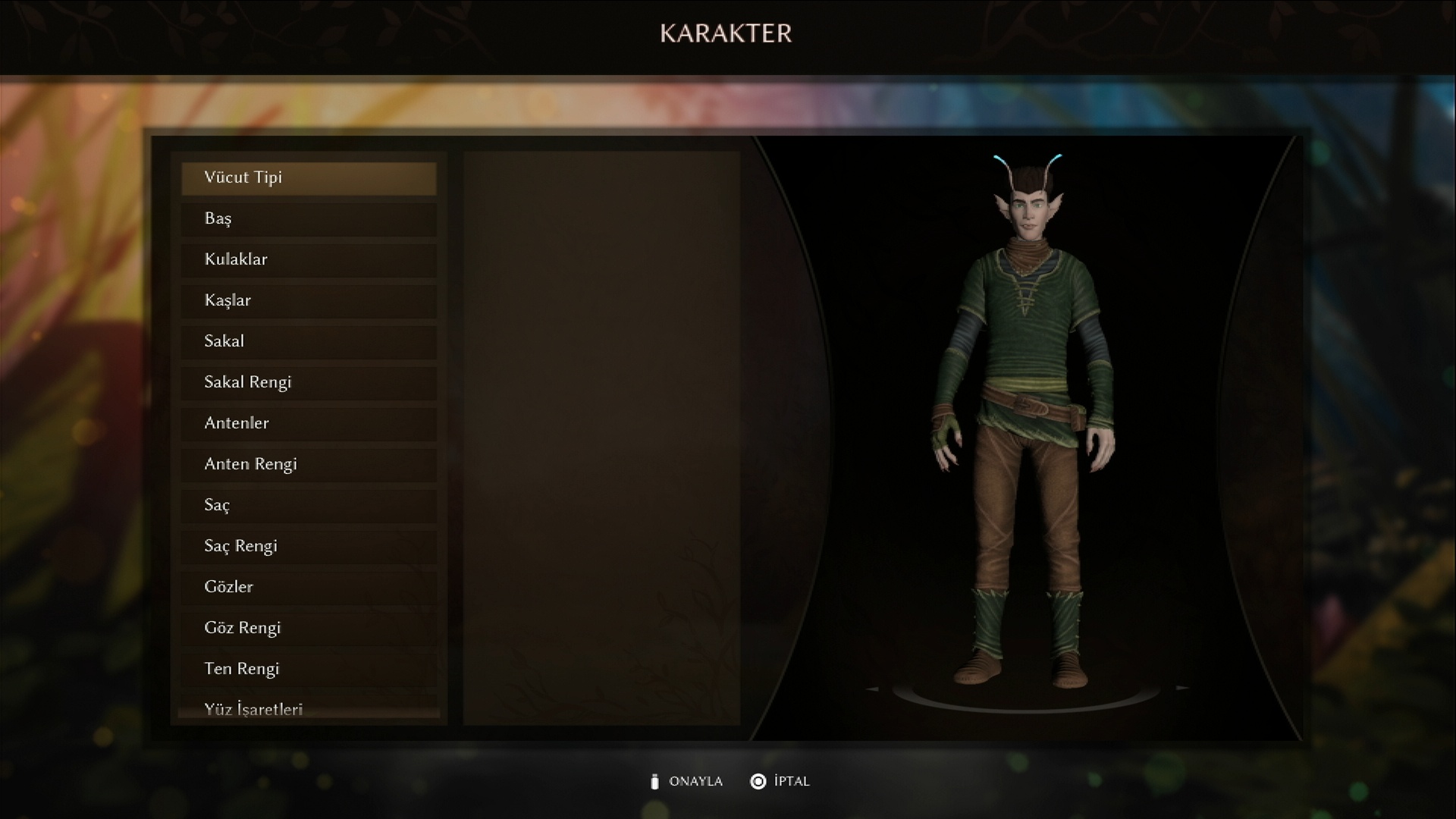Open the Saç Rengi option
This screenshot has width=1456, height=819.
(309, 546)
